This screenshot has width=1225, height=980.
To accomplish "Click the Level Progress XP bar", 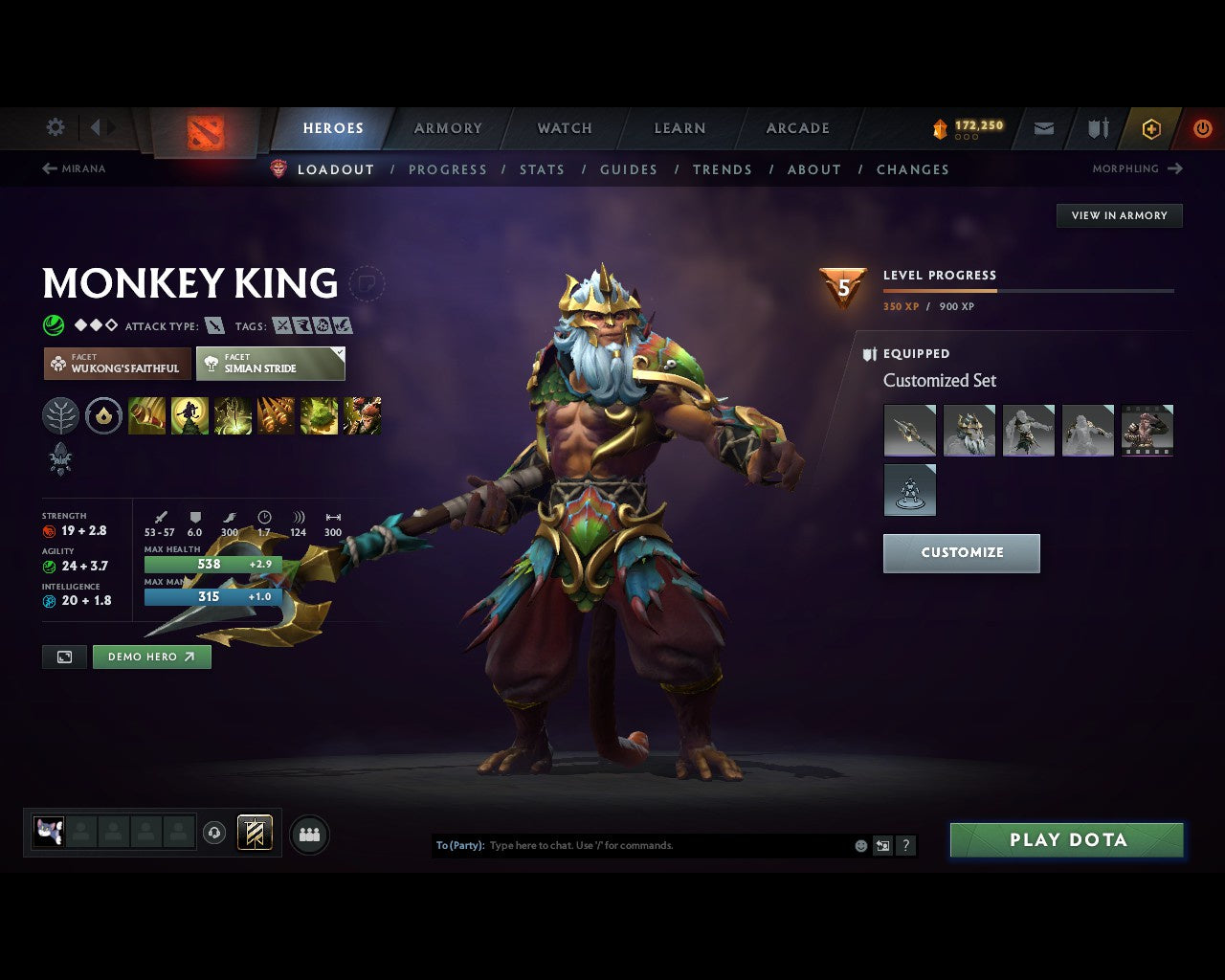I will click(x=1029, y=291).
